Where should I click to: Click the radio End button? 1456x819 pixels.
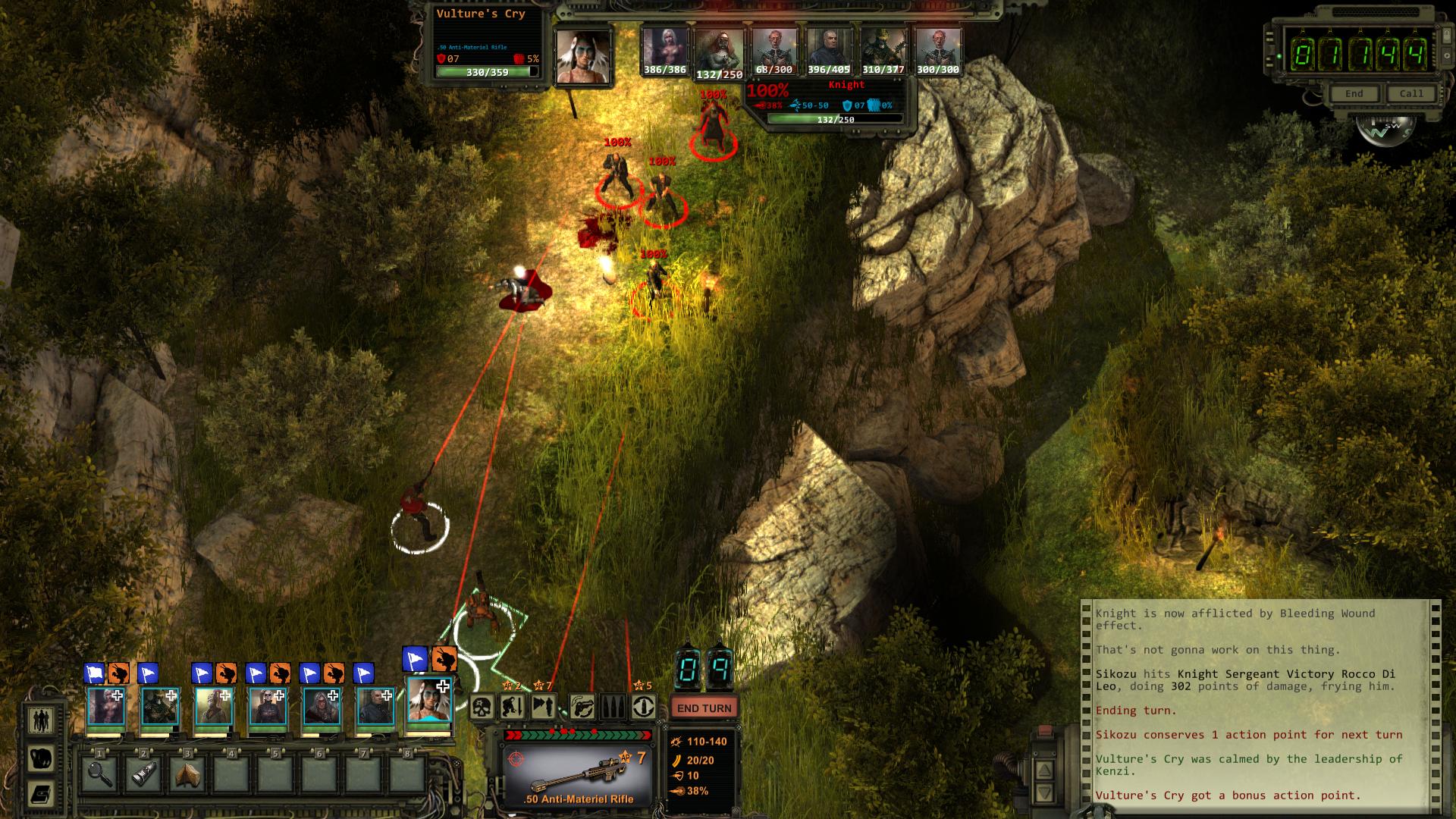click(x=1354, y=94)
